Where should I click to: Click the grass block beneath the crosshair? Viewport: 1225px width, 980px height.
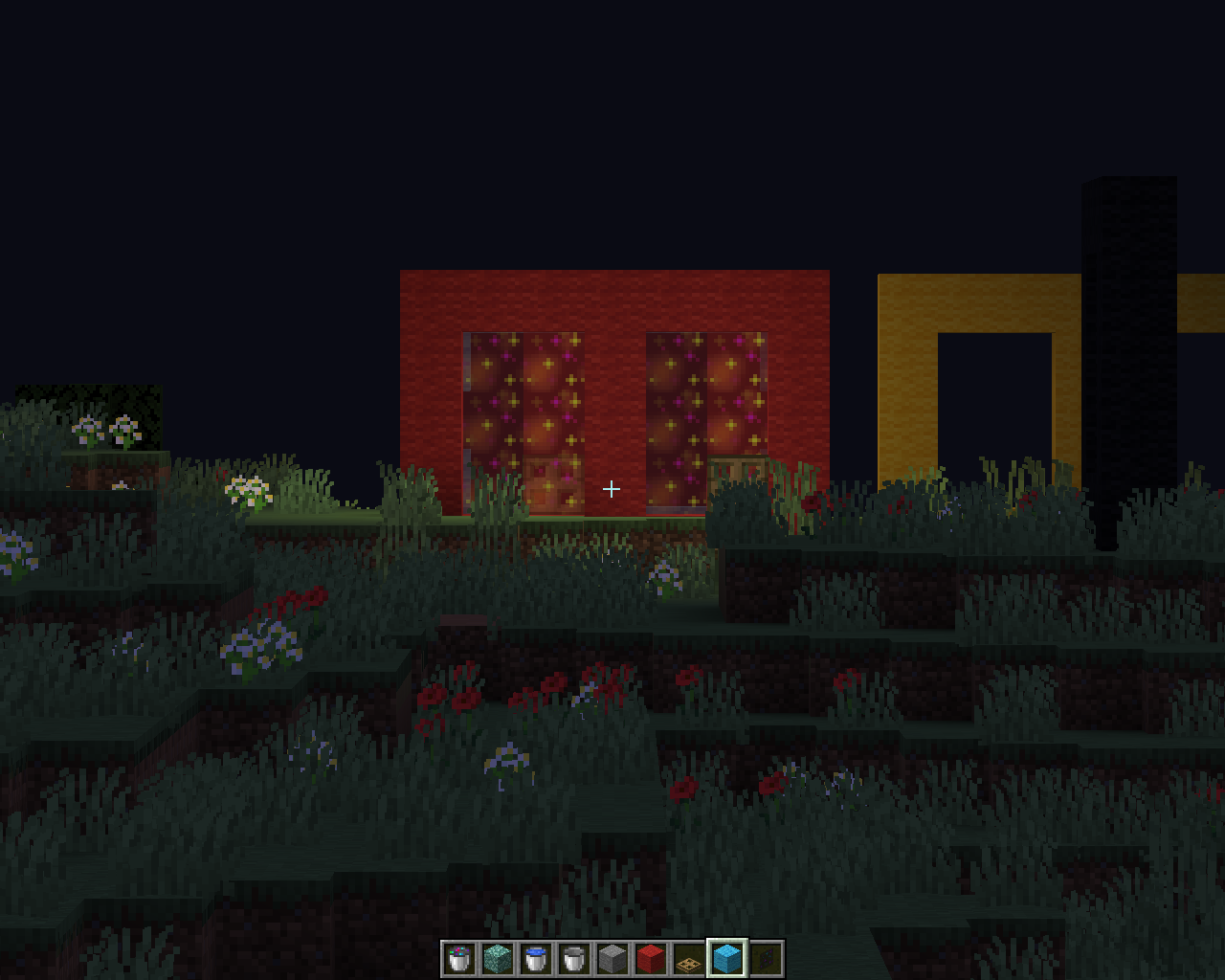[612, 526]
